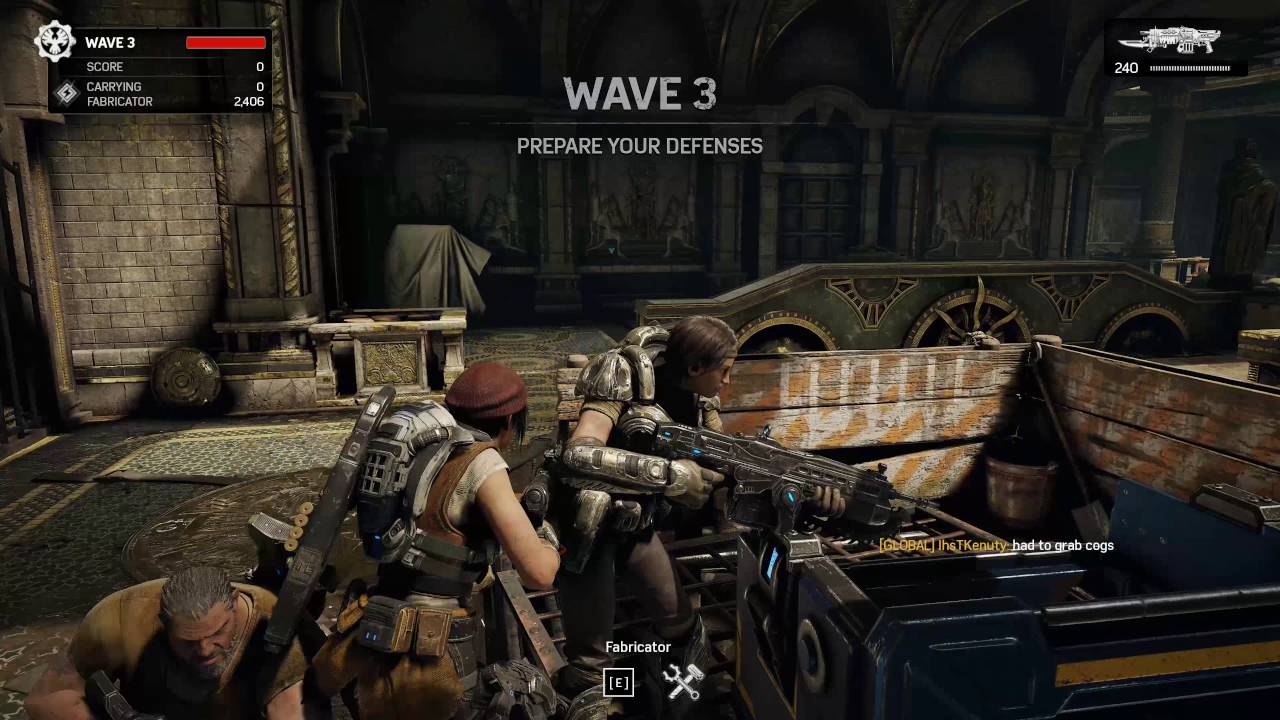Screen dimensions: 1280x720
Task: Click the Horde skull gear emblem
Action: pos(54,42)
